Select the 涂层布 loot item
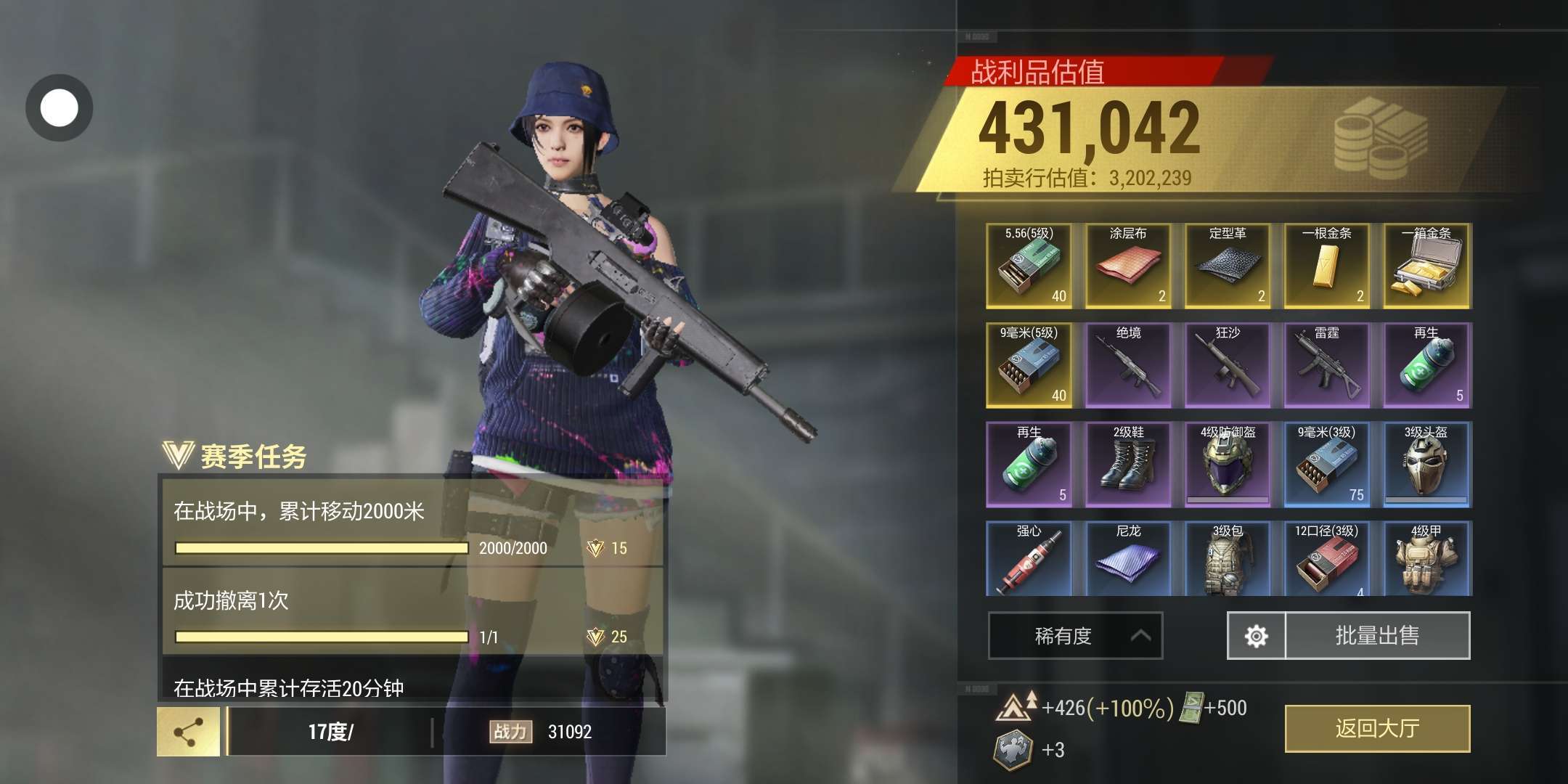Image resolution: width=1568 pixels, height=784 pixels. [x=1128, y=266]
